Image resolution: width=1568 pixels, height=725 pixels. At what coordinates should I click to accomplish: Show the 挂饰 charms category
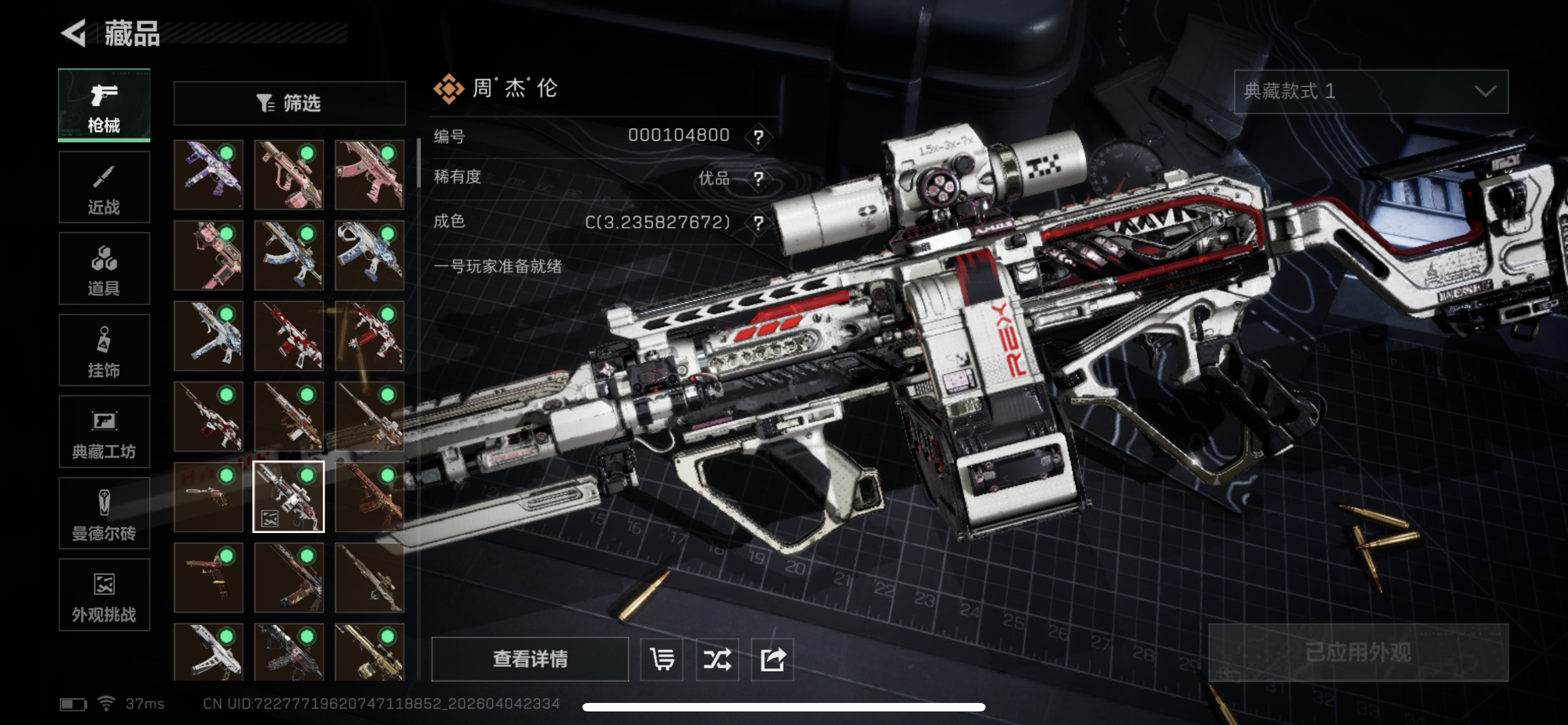(104, 350)
